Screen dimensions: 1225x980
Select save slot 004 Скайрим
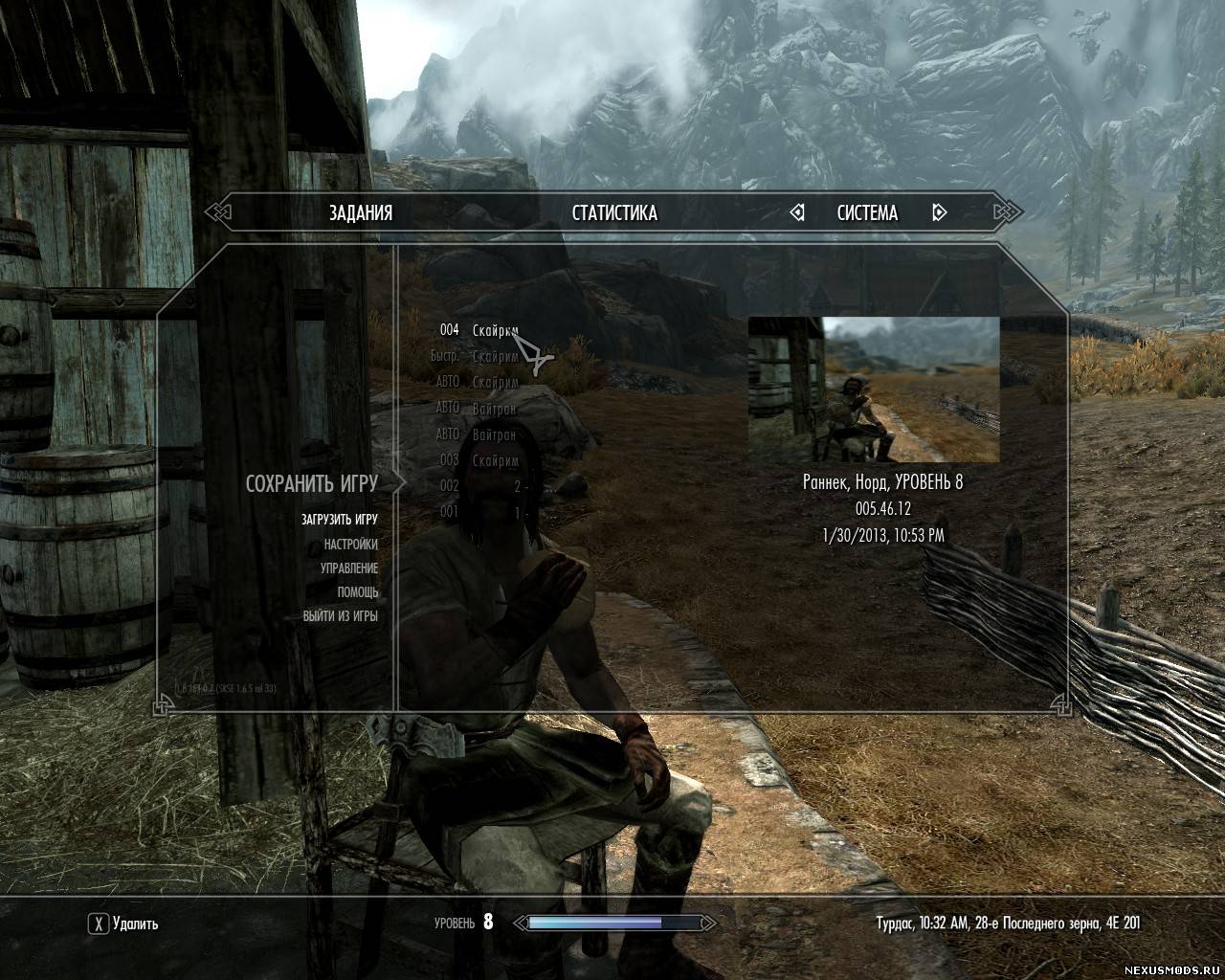[x=479, y=330]
